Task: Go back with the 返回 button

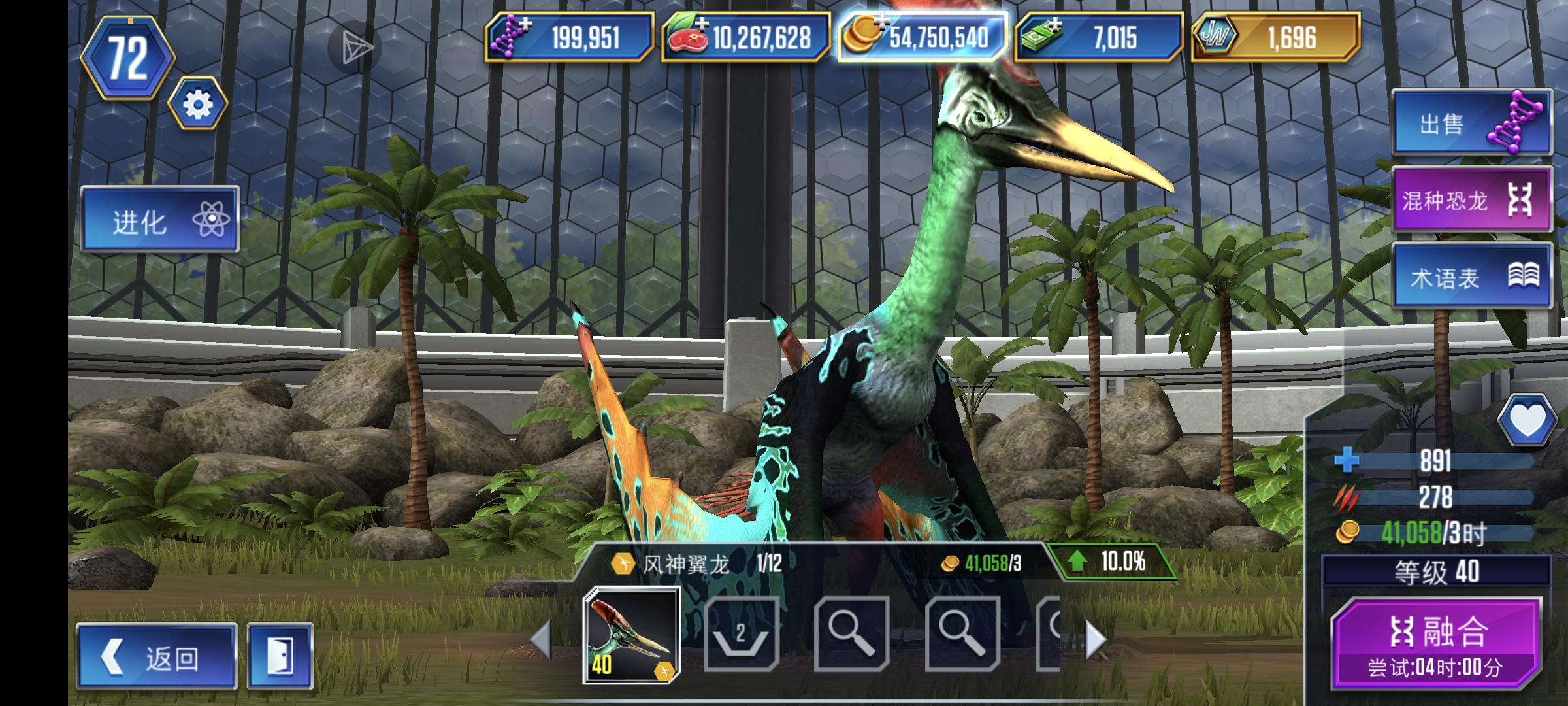Action: click(x=156, y=656)
